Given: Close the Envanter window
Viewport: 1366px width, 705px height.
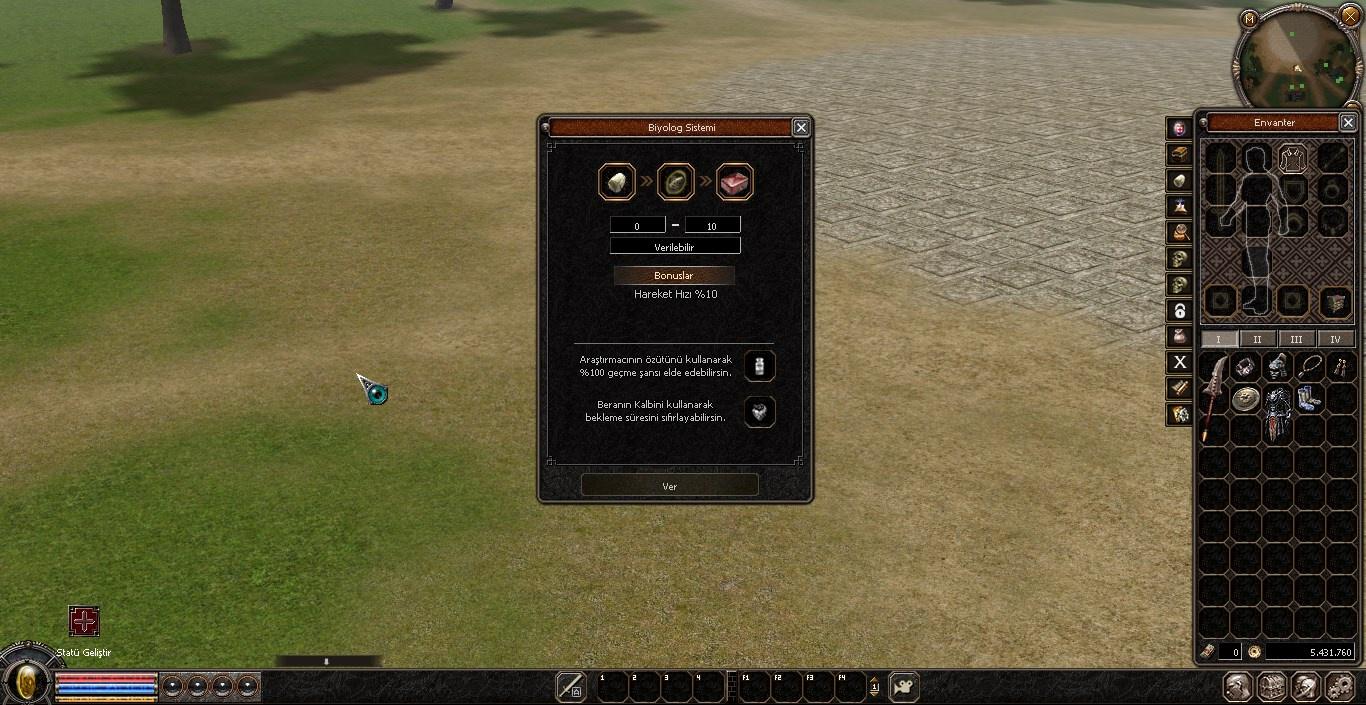Looking at the screenshot, I should 1347,122.
